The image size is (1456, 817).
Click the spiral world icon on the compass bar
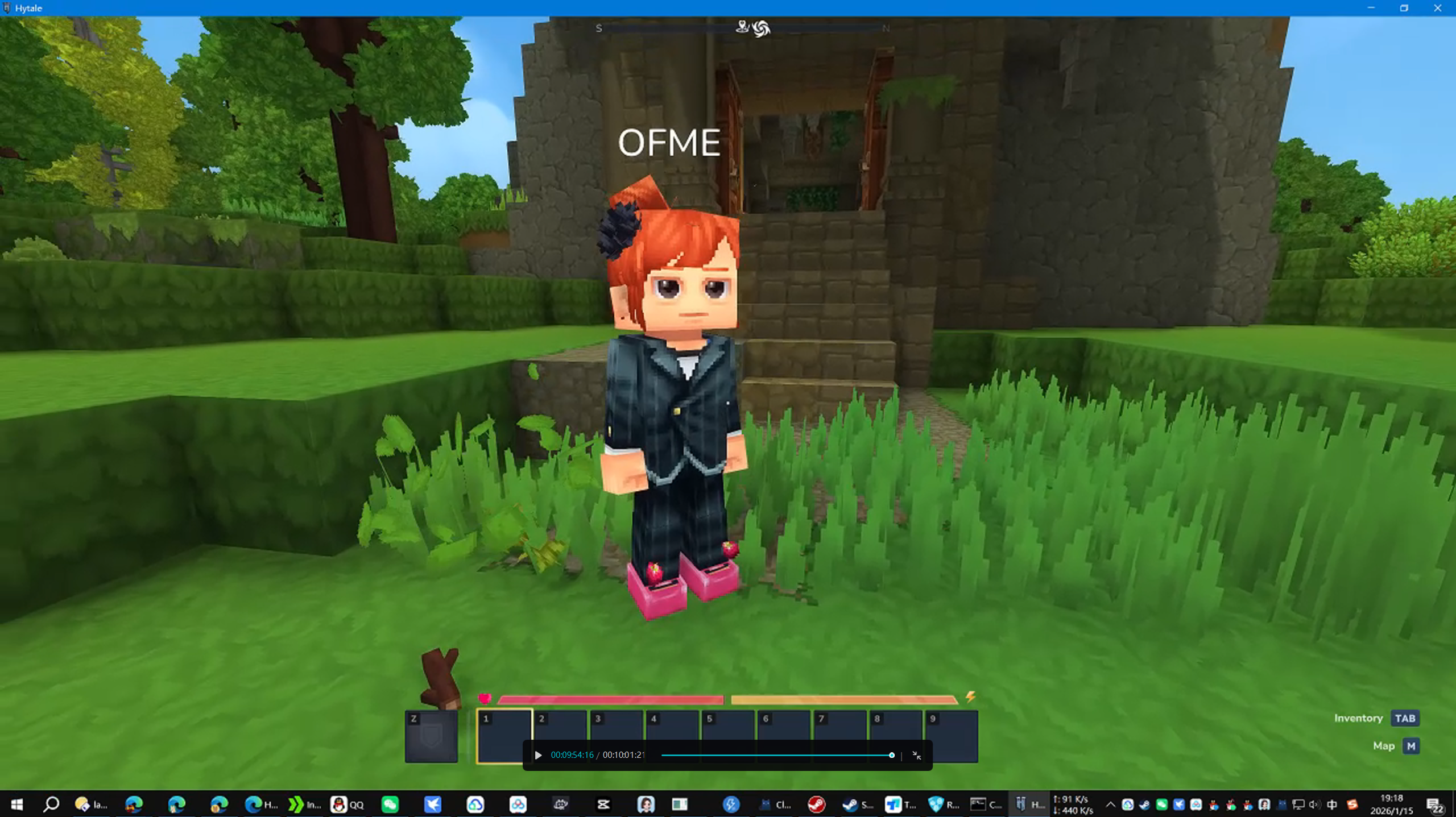[762, 28]
